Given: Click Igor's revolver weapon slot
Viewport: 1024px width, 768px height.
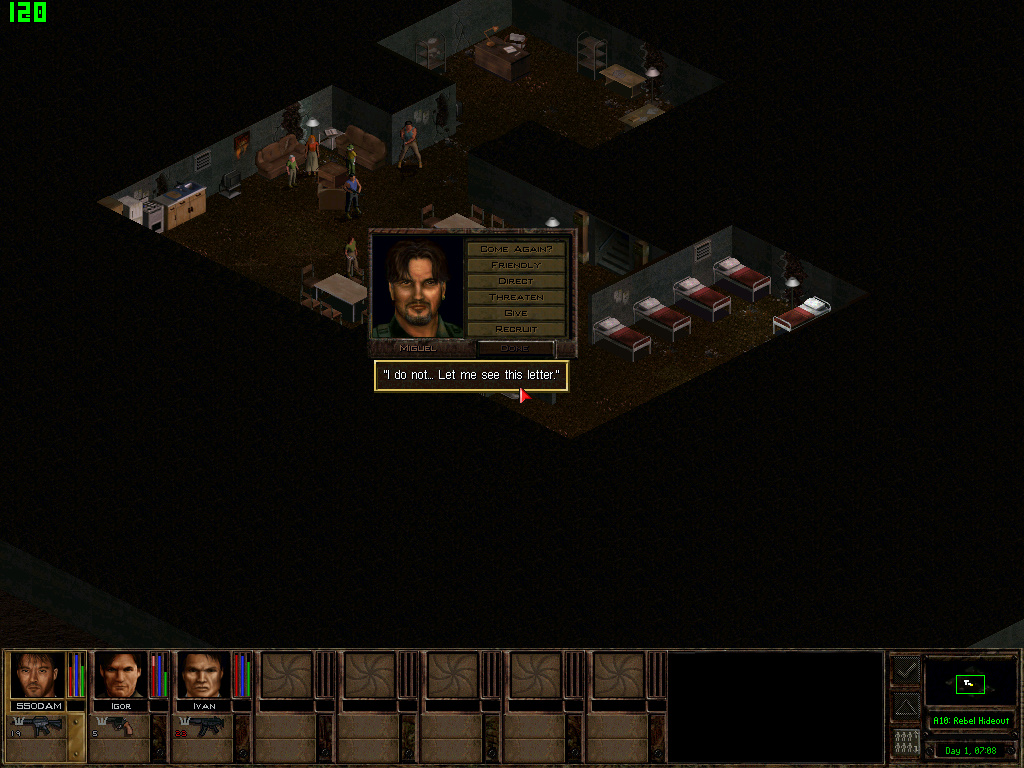Looking at the screenshot, I should tap(120, 726).
